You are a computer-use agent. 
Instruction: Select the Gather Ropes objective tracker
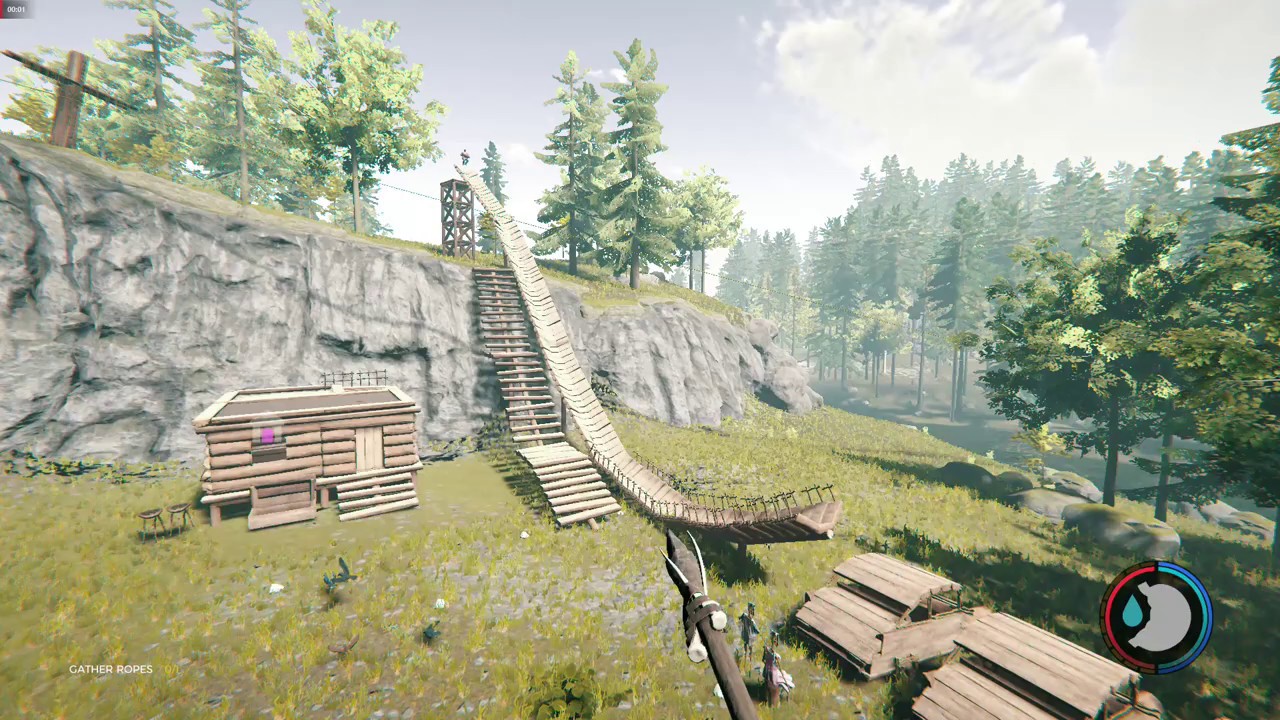point(111,669)
